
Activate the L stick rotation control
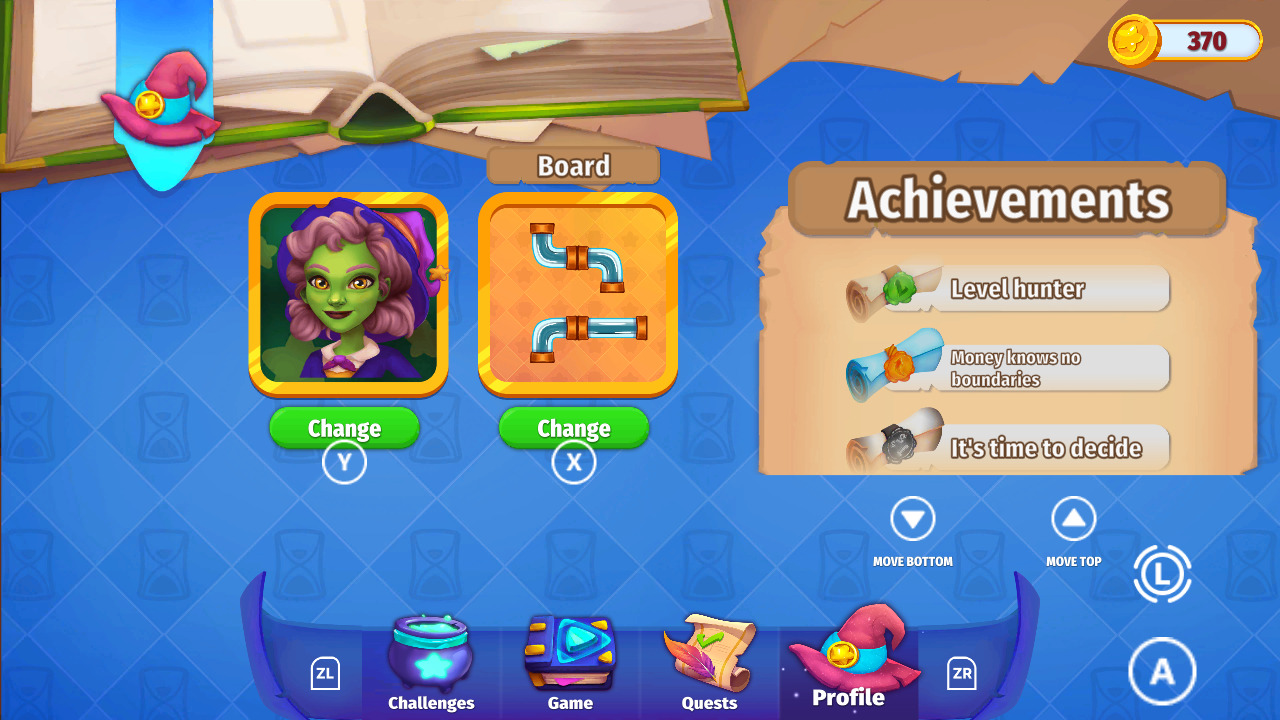coord(1162,575)
